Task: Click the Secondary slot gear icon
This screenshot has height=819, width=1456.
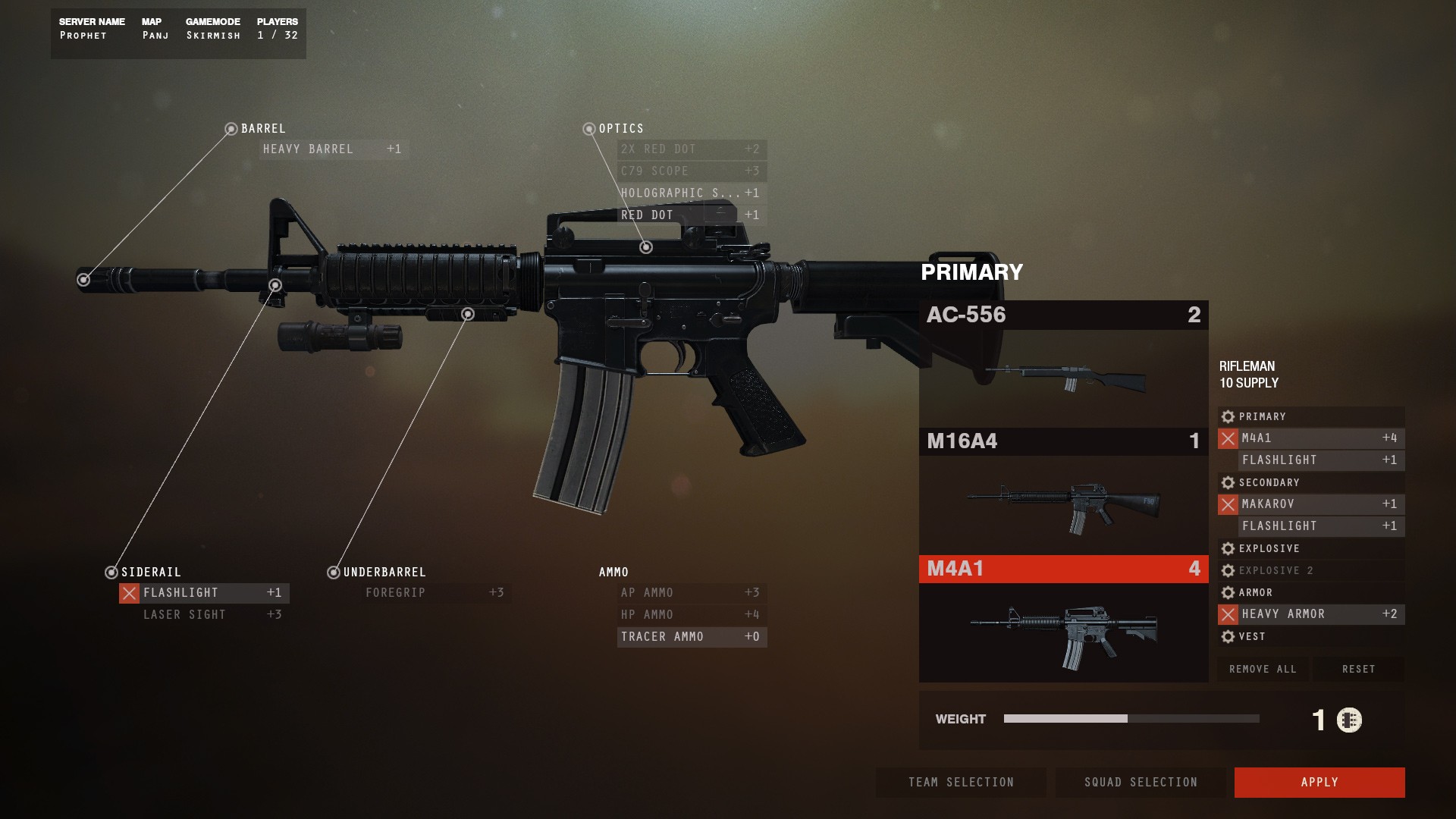Action: (1228, 482)
